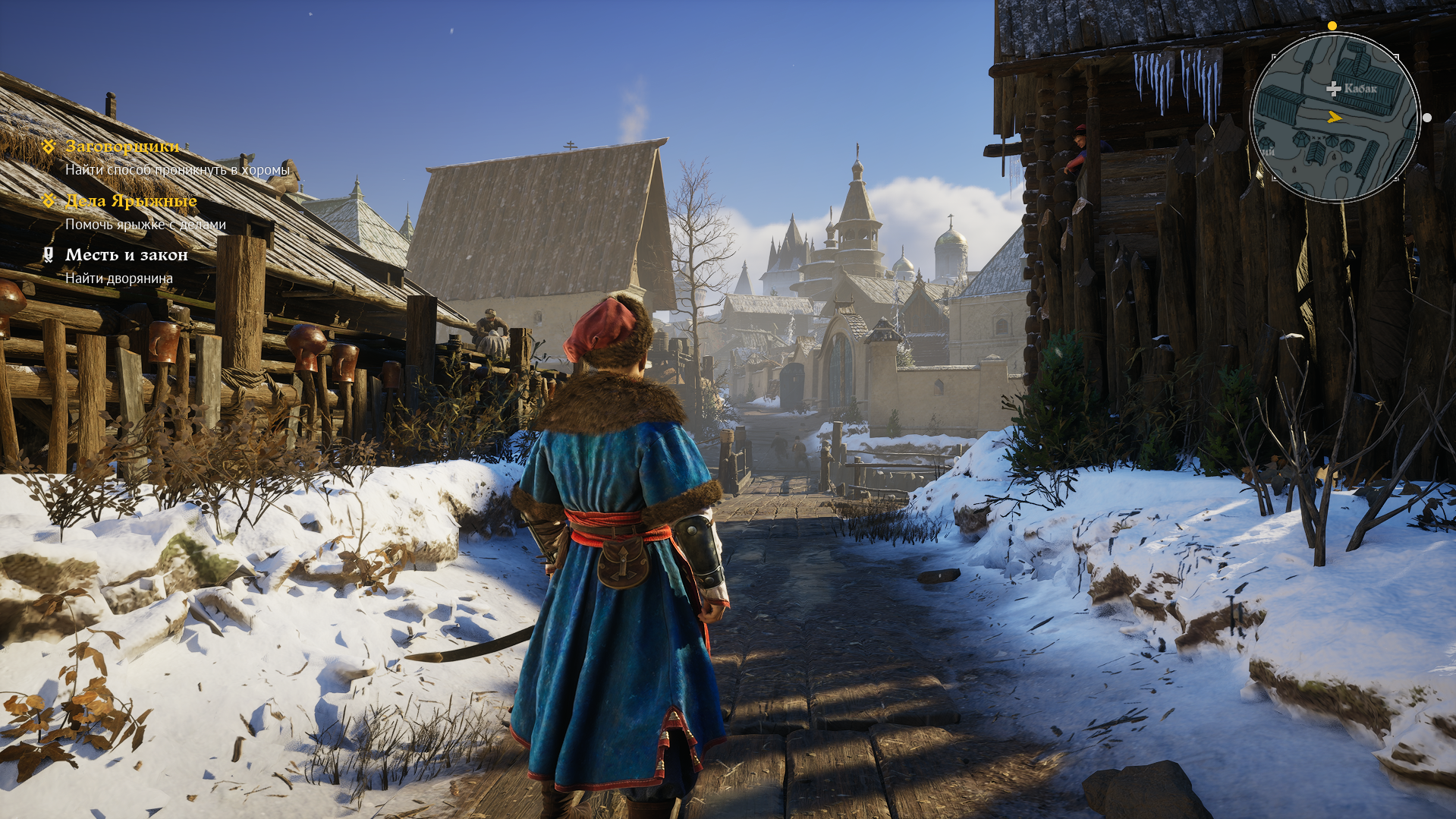Click the yellow player arrow on minimap
This screenshot has width=1456, height=819.
1335,117
